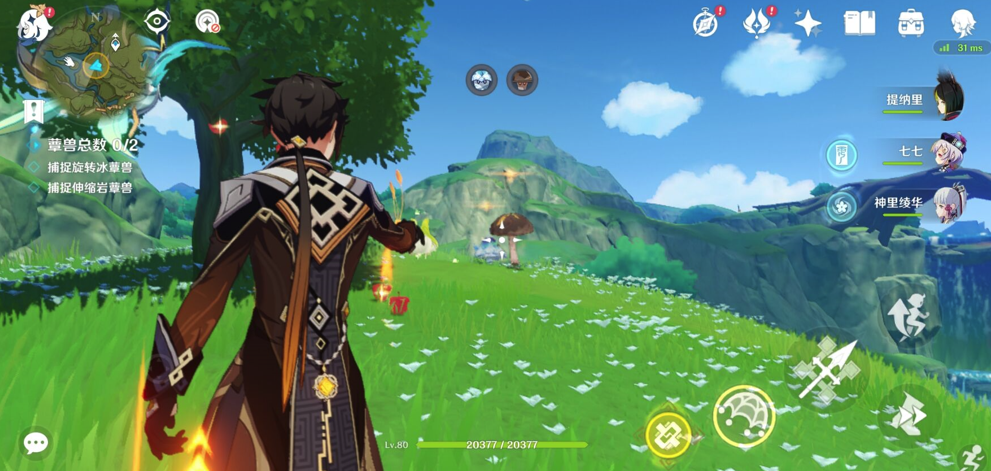Screen dimensions: 991x471
Task: Open the backpack inventory
Action: 911,23
